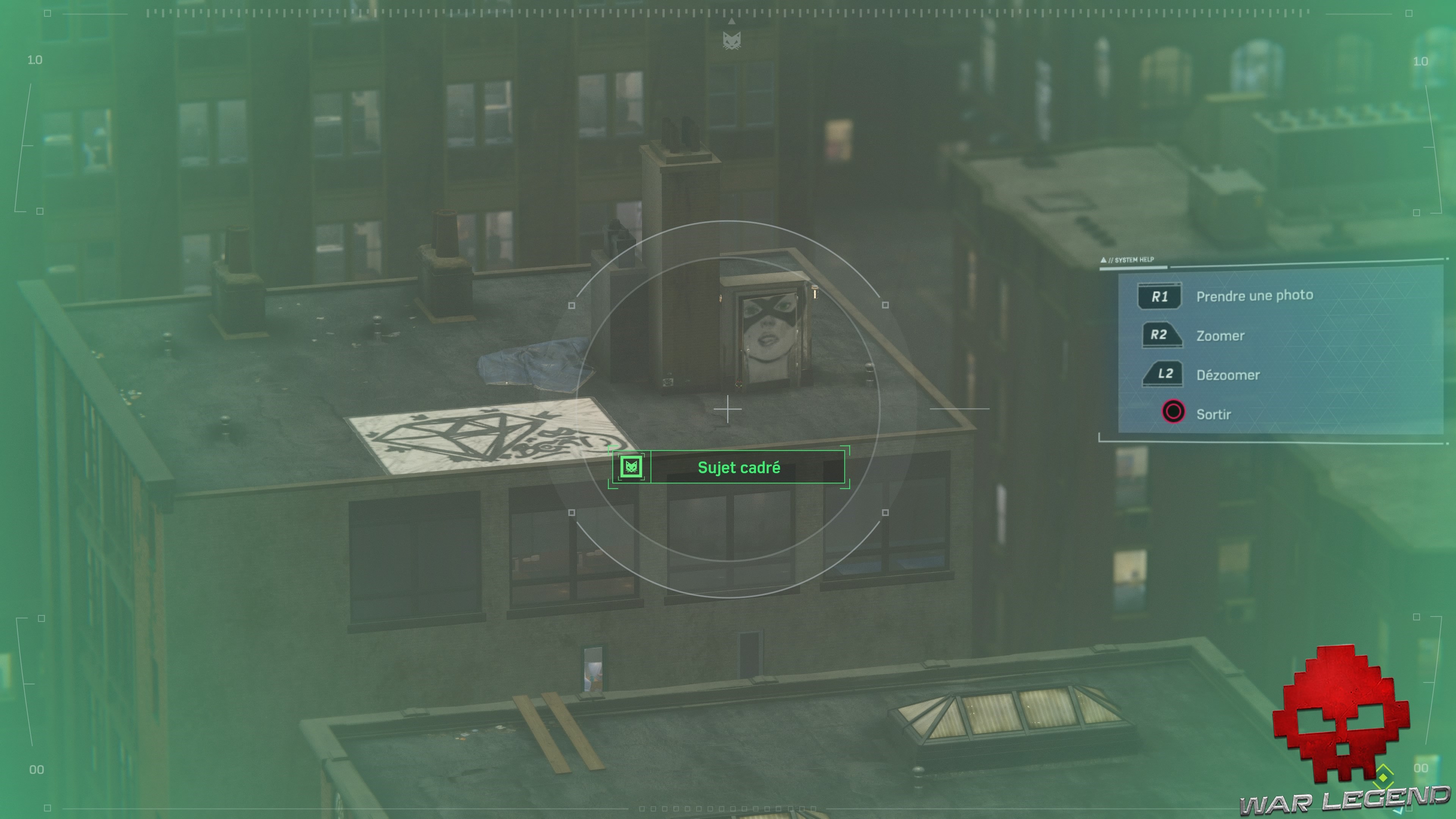Click the cat emblem at top of viewfinder
This screenshot has width=1456, height=819.
click(x=733, y=40)
